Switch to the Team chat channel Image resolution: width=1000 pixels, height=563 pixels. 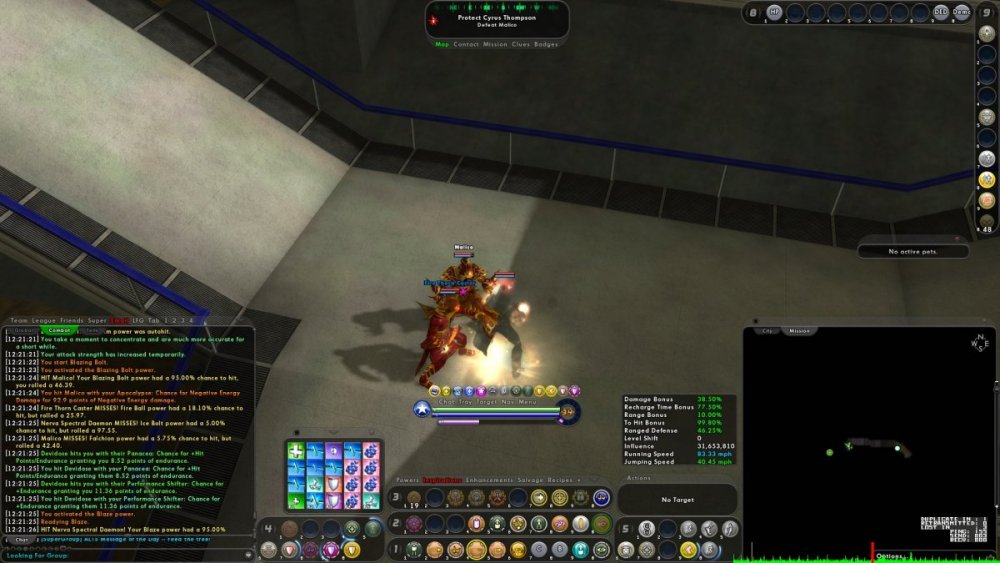click(19, 320)
